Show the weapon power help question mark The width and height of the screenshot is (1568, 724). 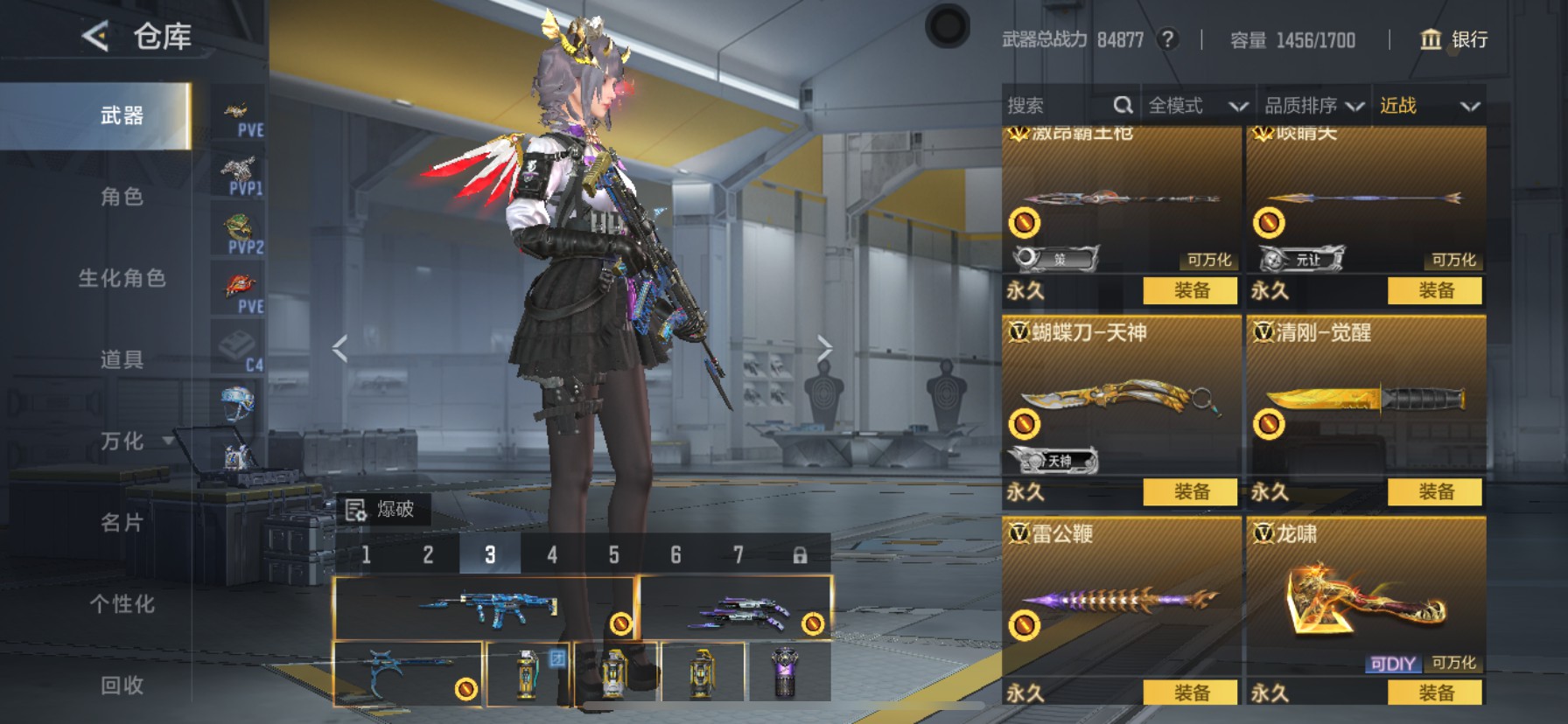pyautogui.click(x=1167, y=39)
